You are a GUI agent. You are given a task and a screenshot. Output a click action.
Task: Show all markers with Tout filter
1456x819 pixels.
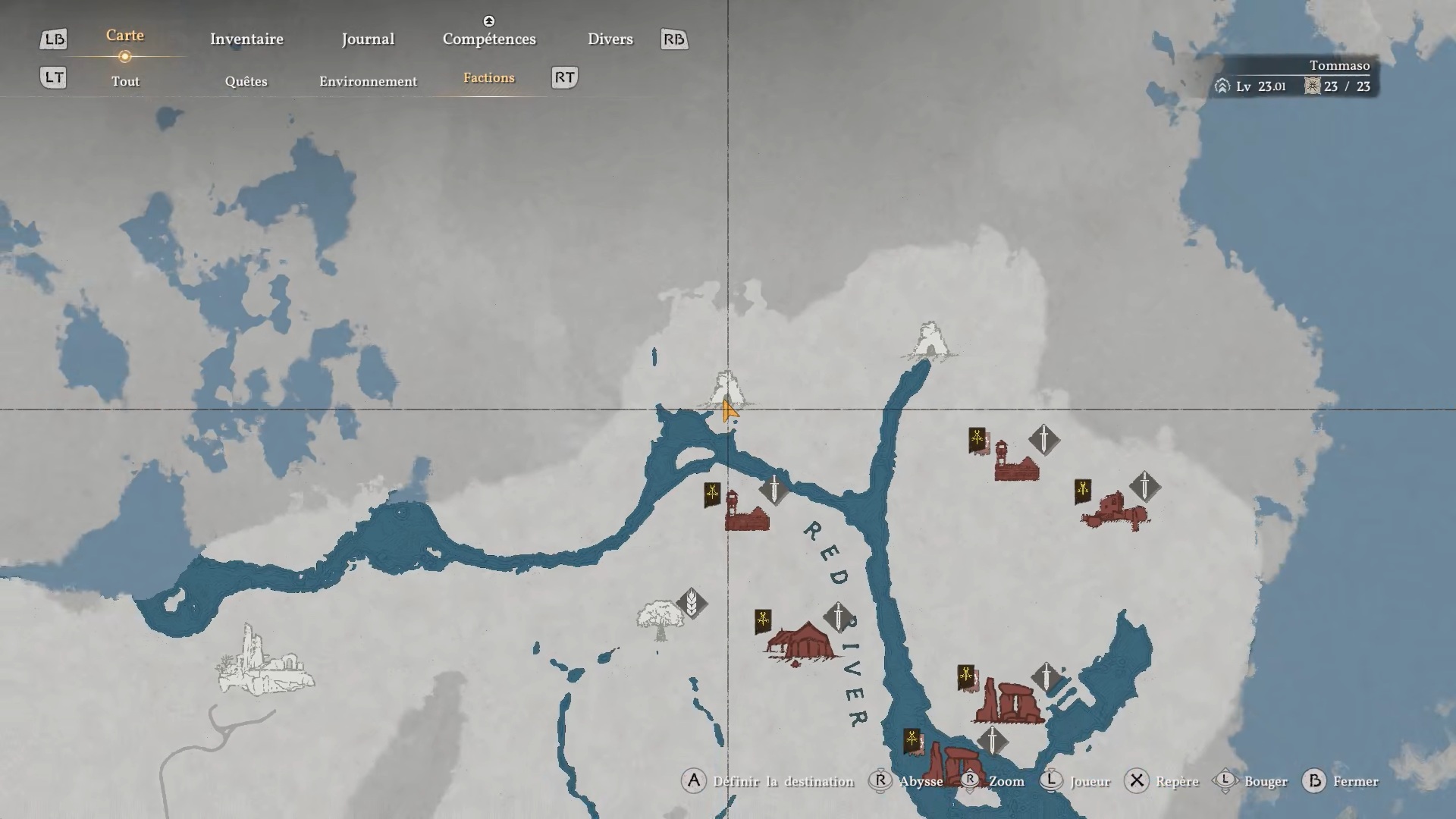pyautogui.click(x=125, y=81)
